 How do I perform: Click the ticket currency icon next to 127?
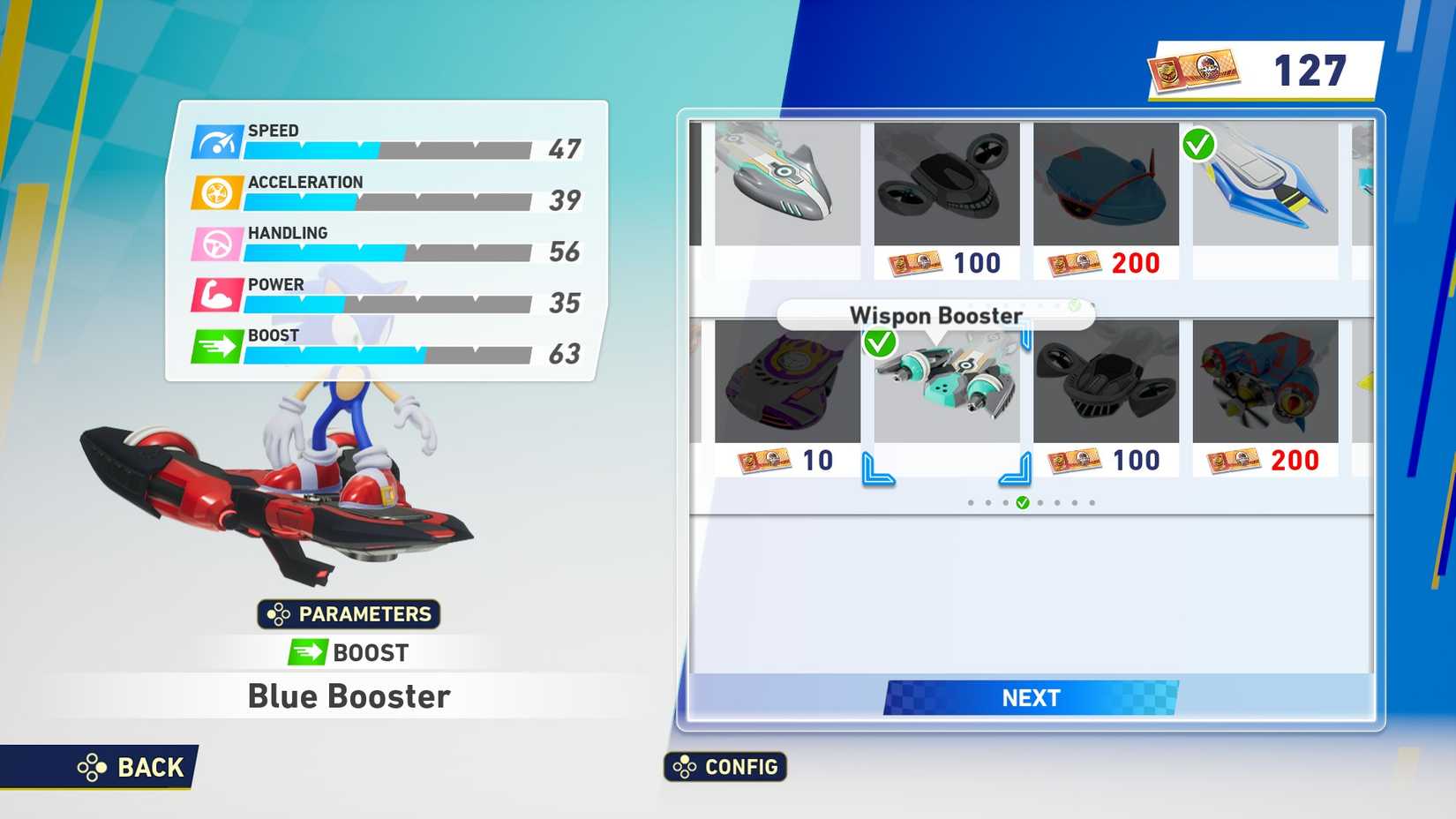pyautogui.click(x=1196, y=67)
